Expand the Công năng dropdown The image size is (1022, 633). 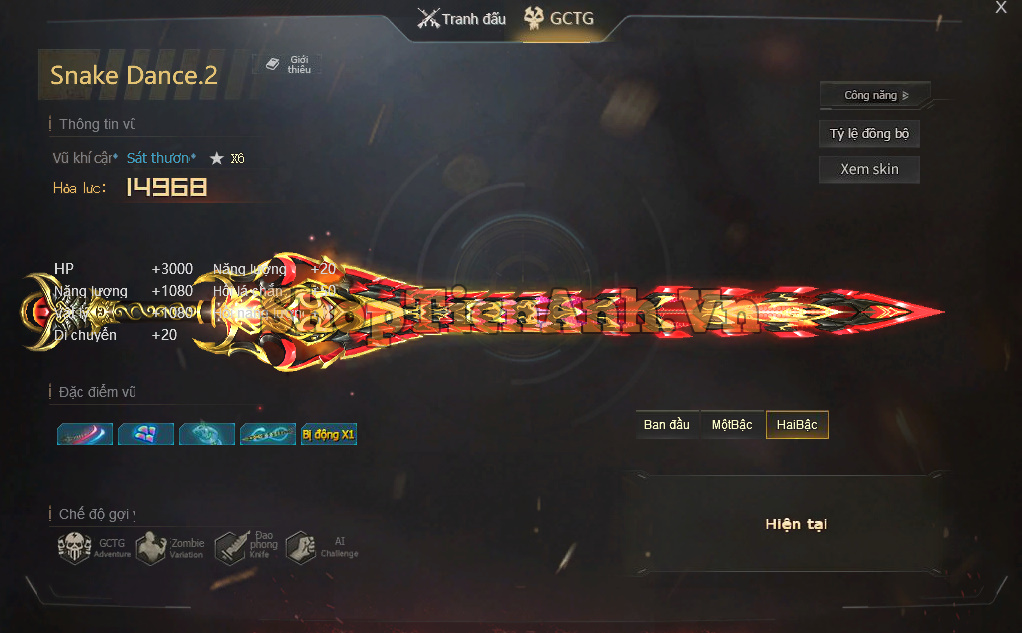click(x=875, y=95)
